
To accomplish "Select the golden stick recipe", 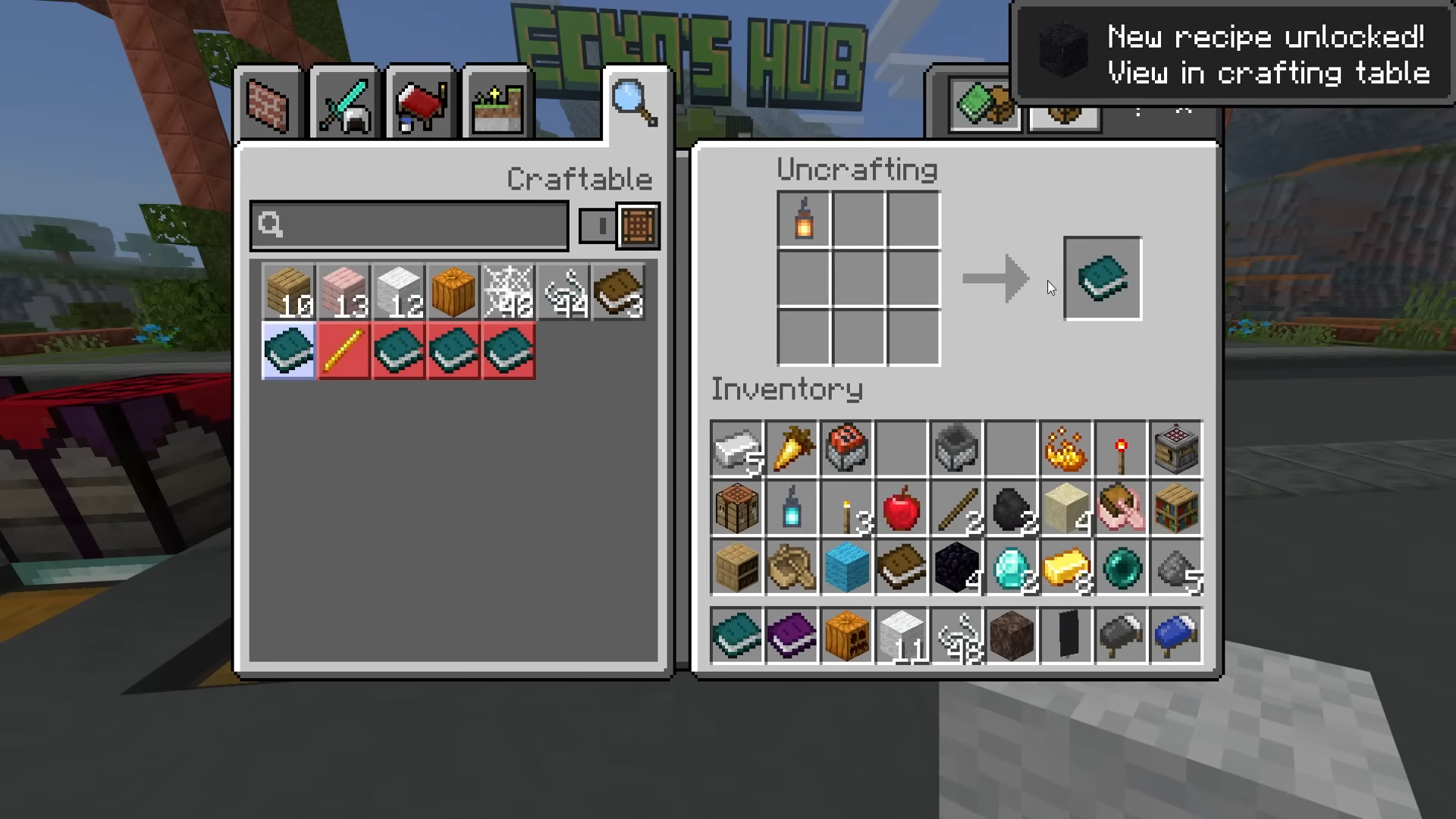I will (x=344, y=351).
